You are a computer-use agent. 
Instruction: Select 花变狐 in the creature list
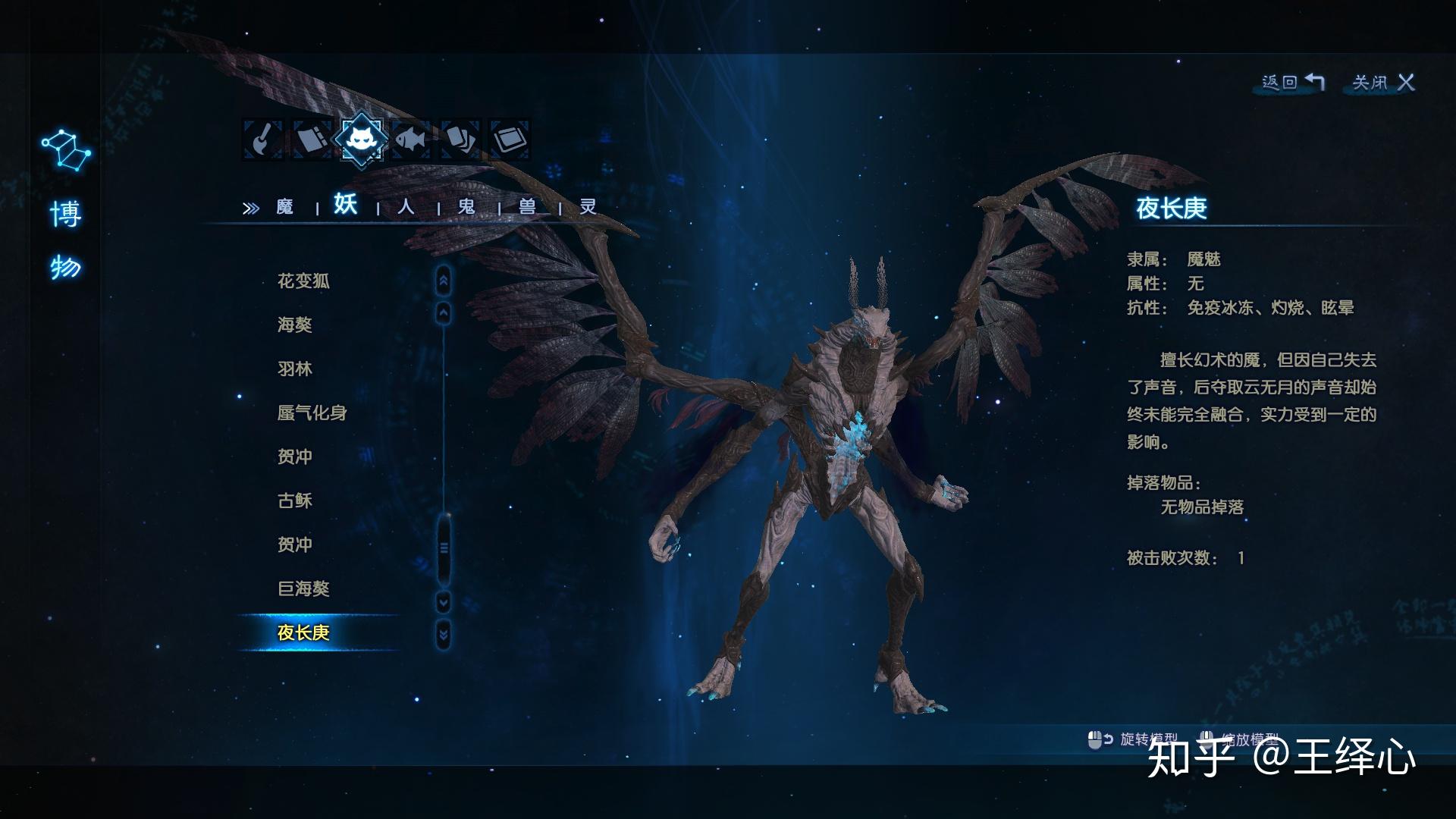pos(303,281)
